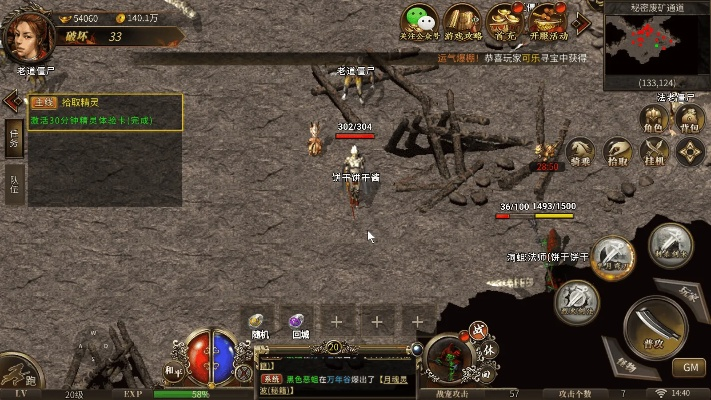Screen dimensions: 711x400
Task: Switch to the team (队伍) tab
Action: pyautogui.click(x=14, y=183)
